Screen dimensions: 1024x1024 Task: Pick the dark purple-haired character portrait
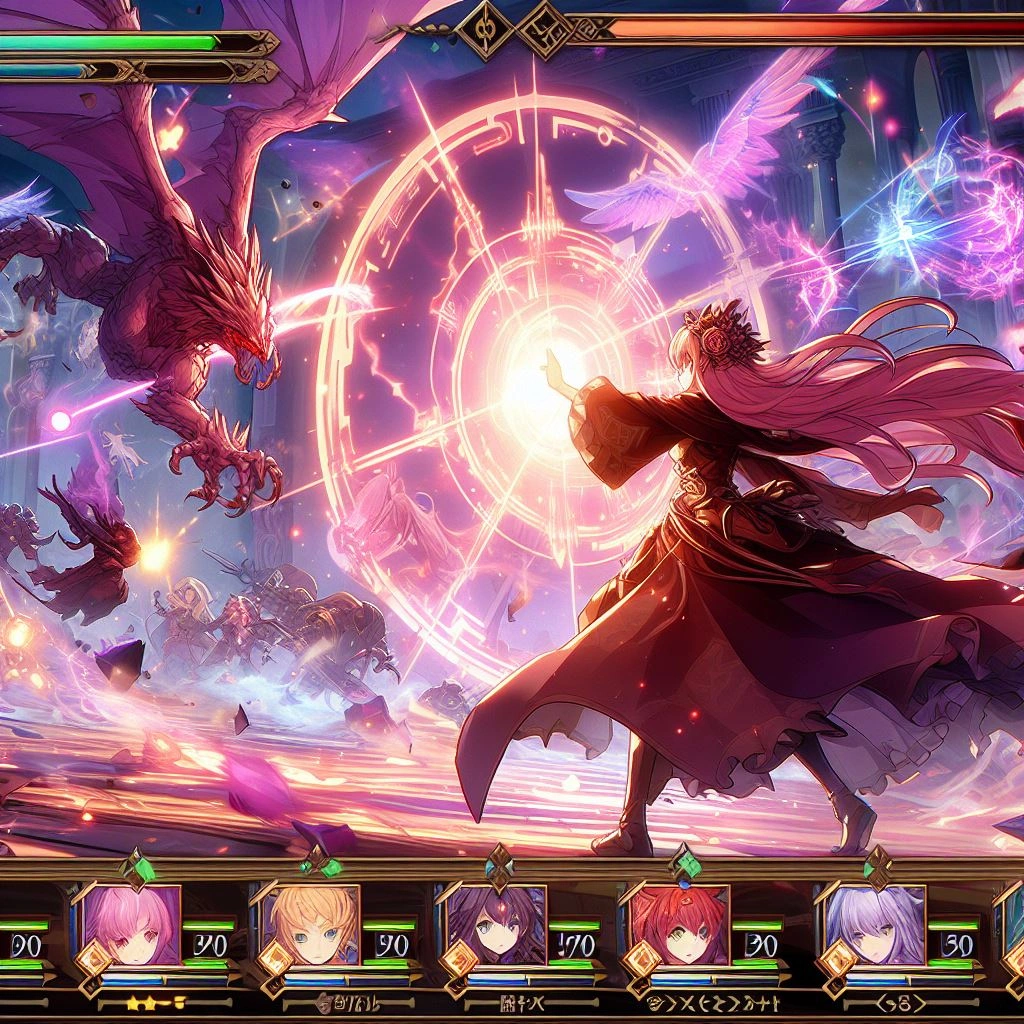[497, 923]
